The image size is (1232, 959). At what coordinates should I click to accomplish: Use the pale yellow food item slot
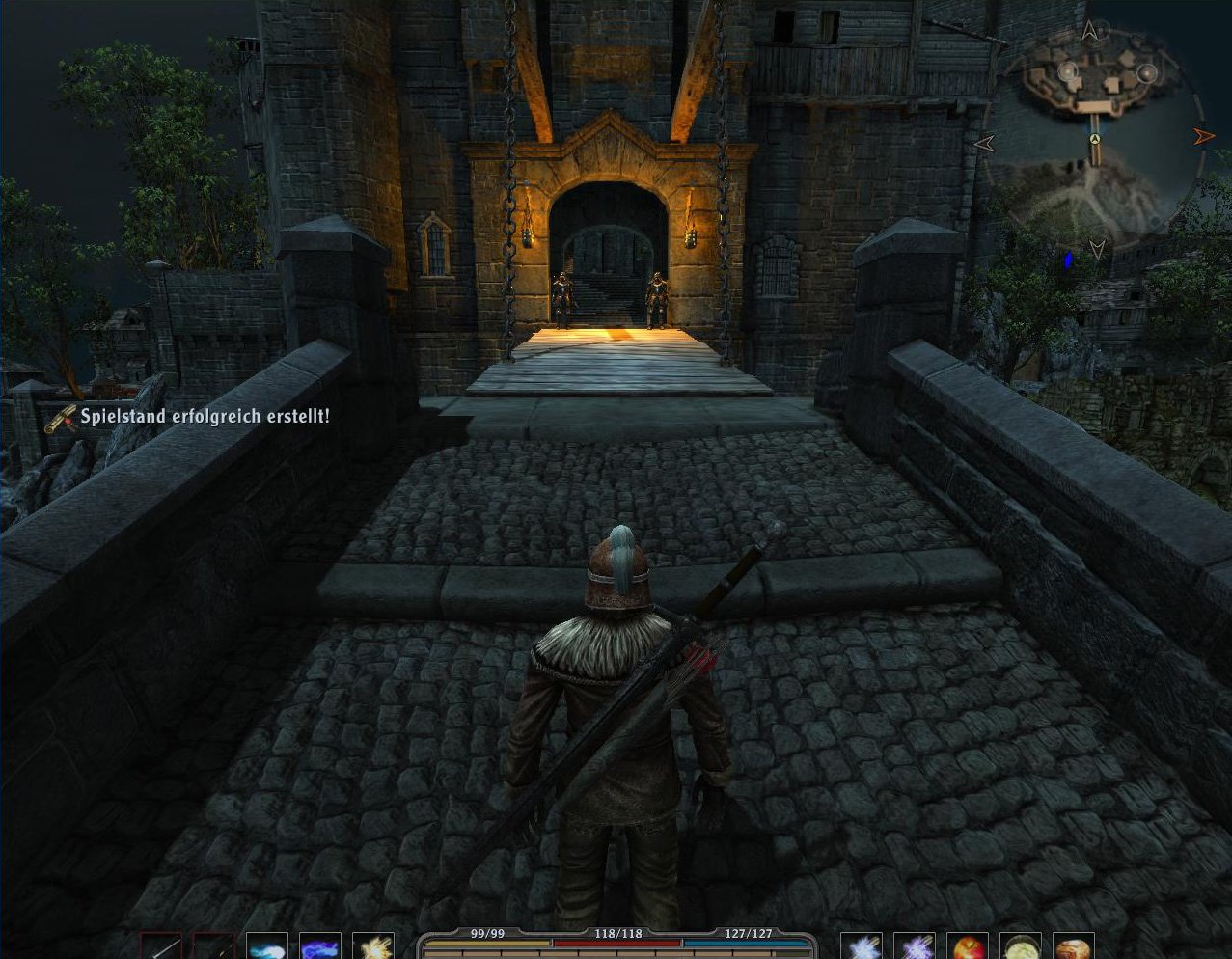coord(1020,946)
